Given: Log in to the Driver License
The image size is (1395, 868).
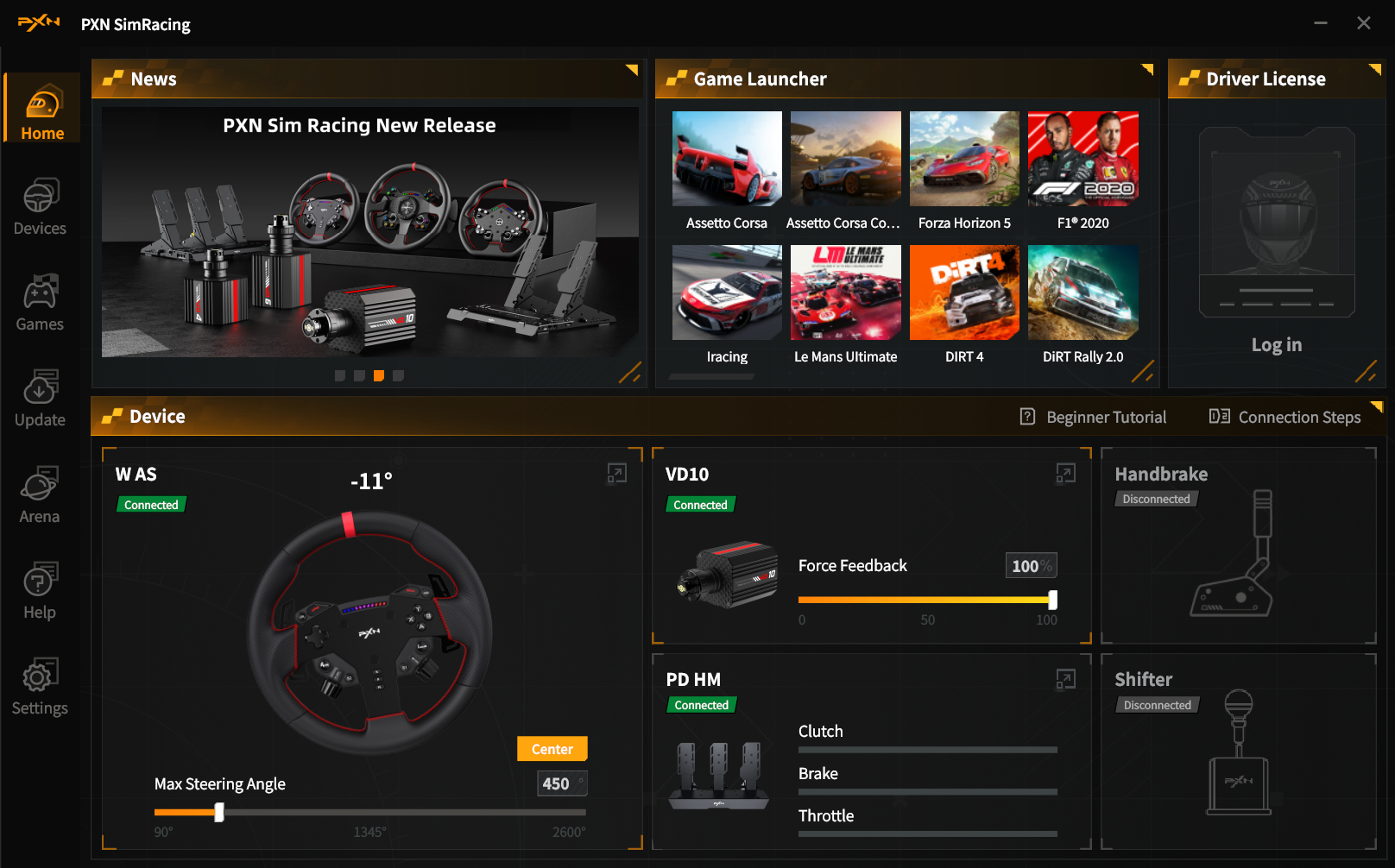Looking at the screenshot, I should pos(1276,345).
